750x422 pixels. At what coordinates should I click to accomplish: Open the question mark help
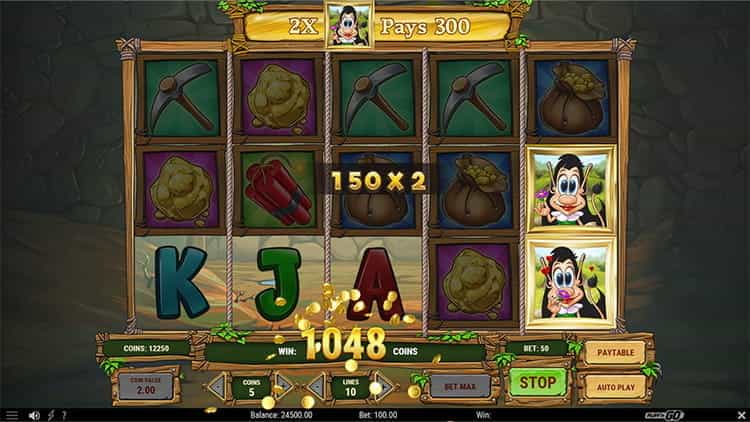tap(64, 415)
